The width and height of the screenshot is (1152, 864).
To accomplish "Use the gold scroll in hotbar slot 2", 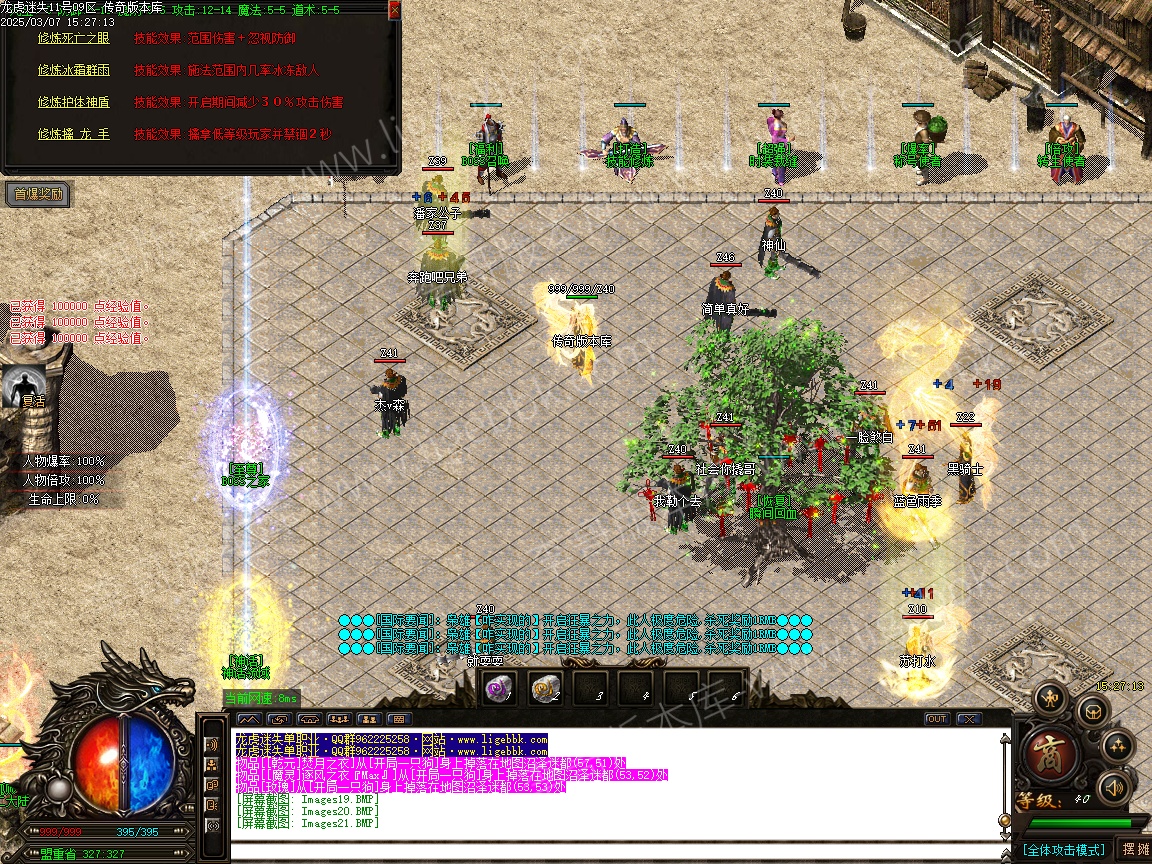I will pyautogui.click(x=545, y=688).
